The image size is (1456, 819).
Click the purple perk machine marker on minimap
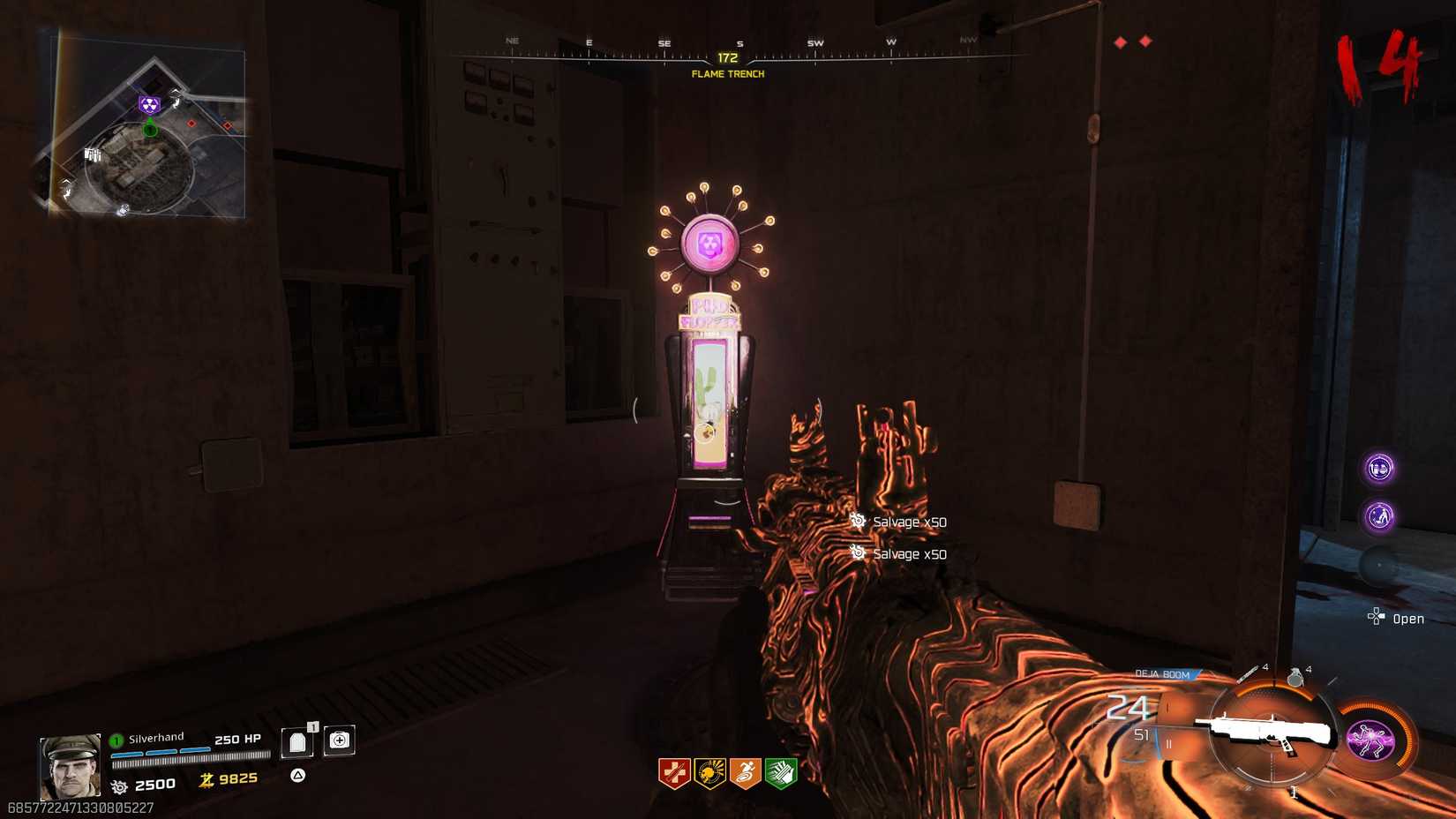(150, 103)
